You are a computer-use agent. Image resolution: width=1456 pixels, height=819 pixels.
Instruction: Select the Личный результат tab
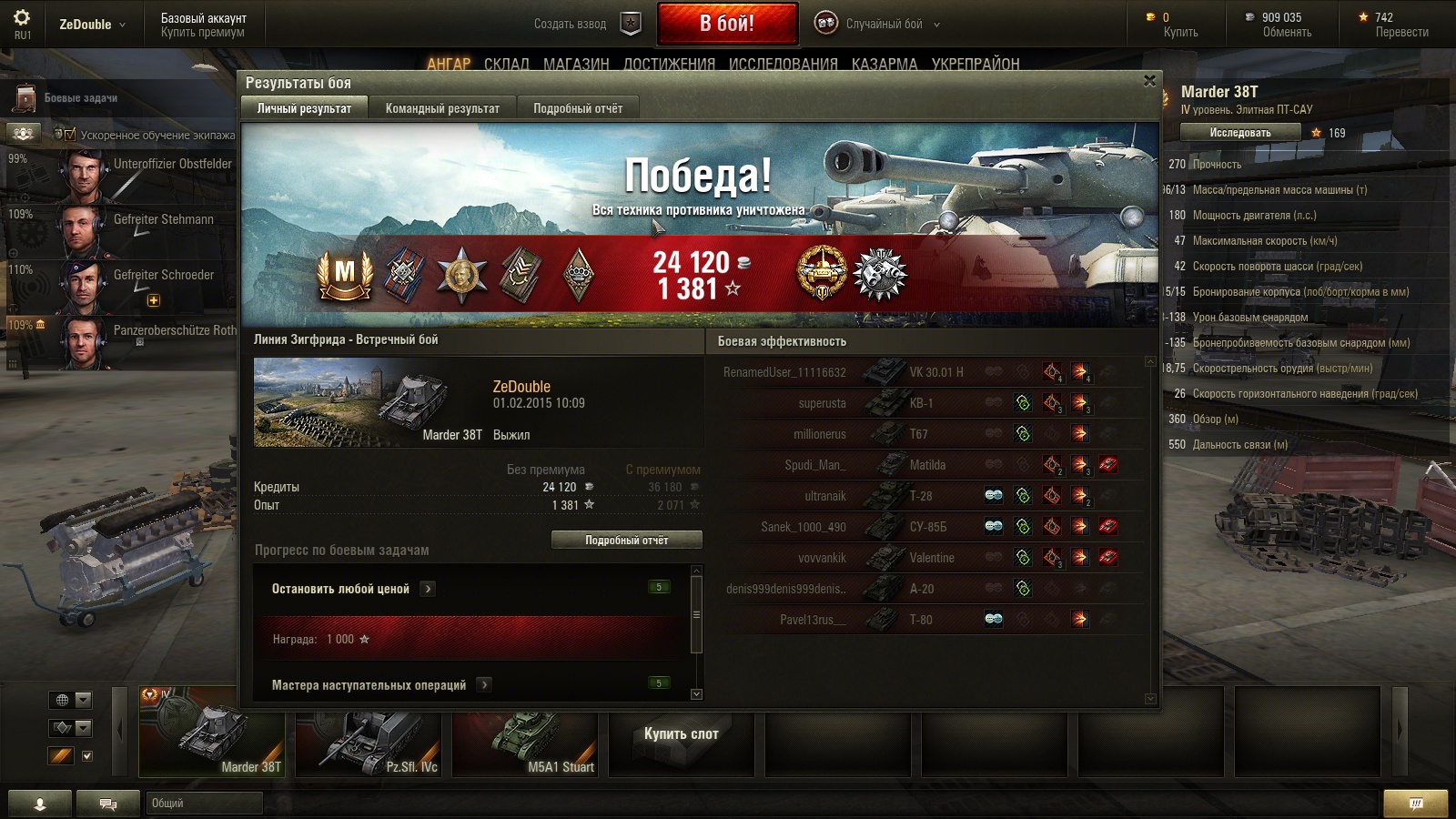(304, 108)
